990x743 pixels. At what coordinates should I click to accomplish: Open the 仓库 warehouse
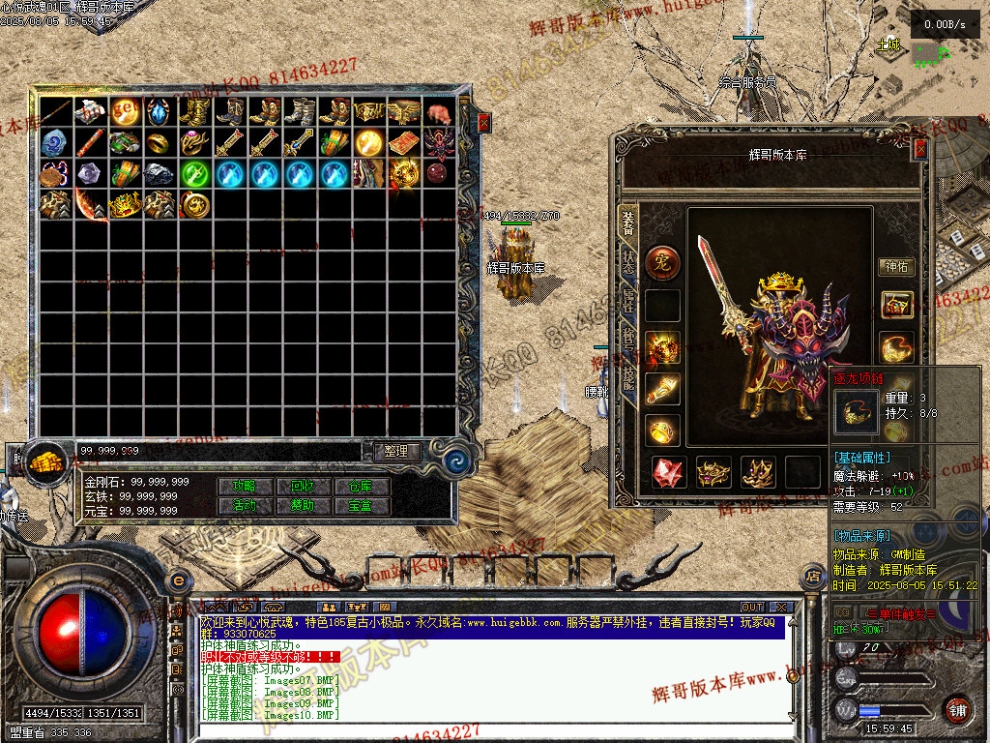pyautogui.click(x=361, y=486)
